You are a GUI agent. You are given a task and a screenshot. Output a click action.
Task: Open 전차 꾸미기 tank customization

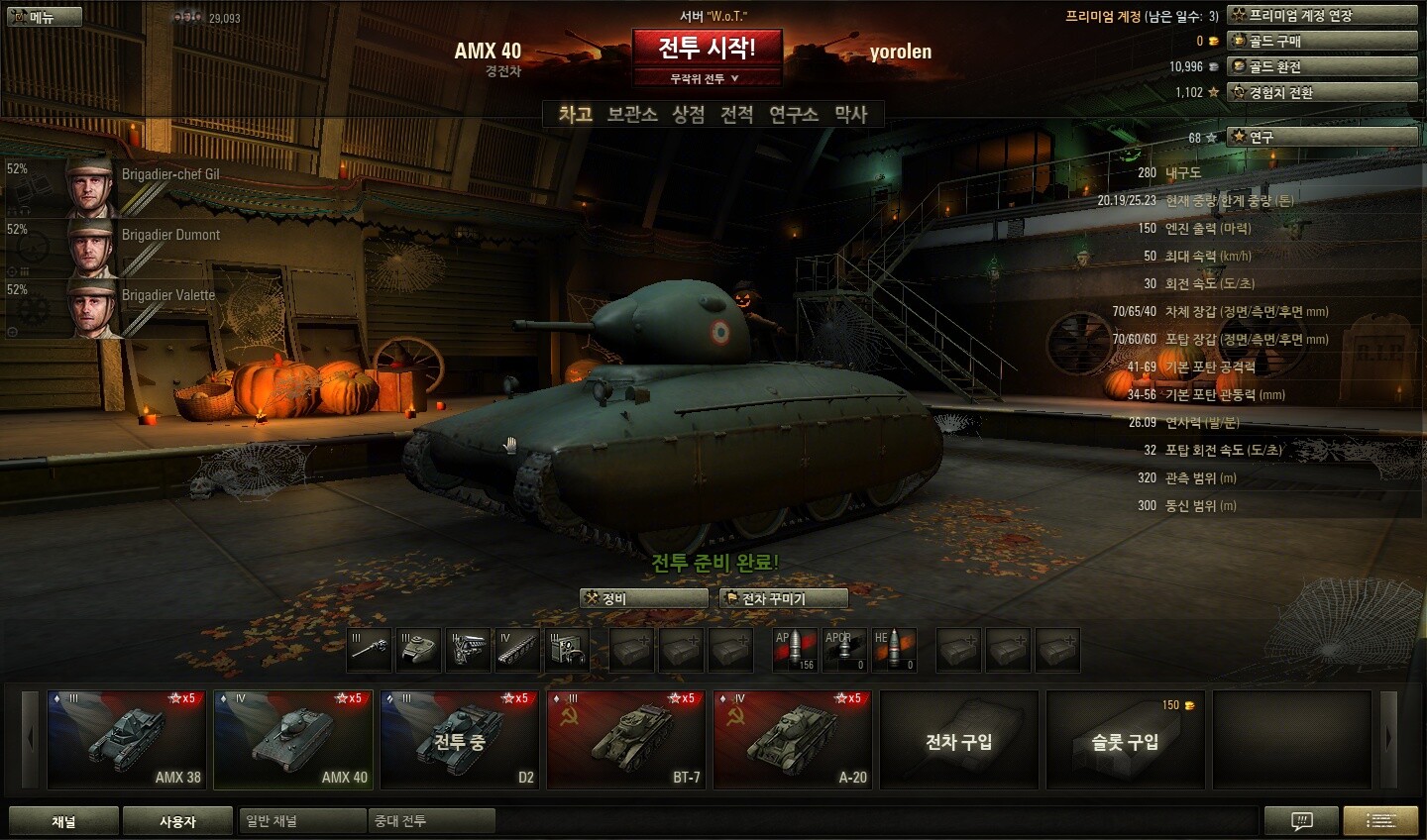(x=784, y=598)
